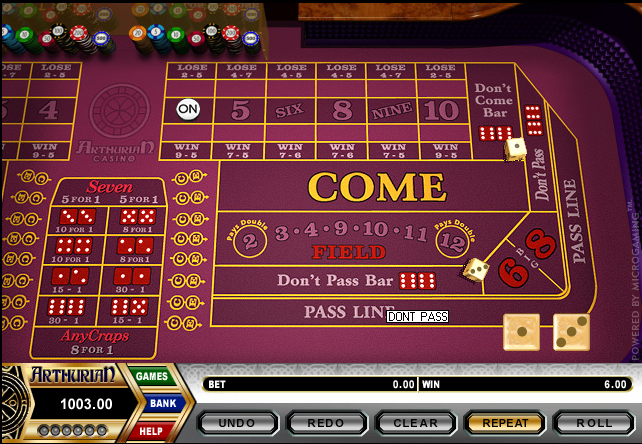This screenshot has height=444, width=642.
Task: Open the Bank screen
Action: pos(163,403)
